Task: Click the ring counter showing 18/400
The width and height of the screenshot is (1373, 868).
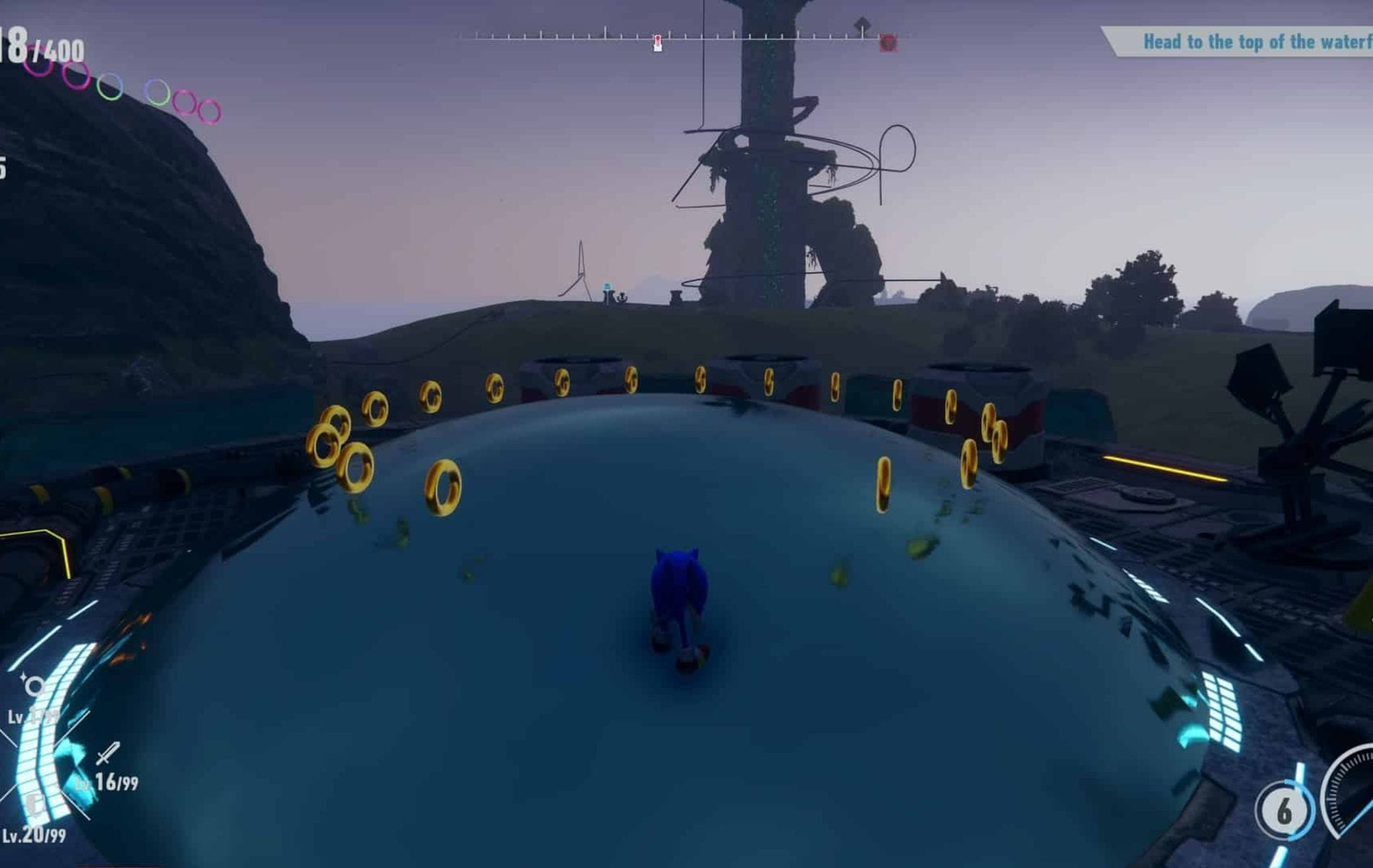Action: coord(36,43)
